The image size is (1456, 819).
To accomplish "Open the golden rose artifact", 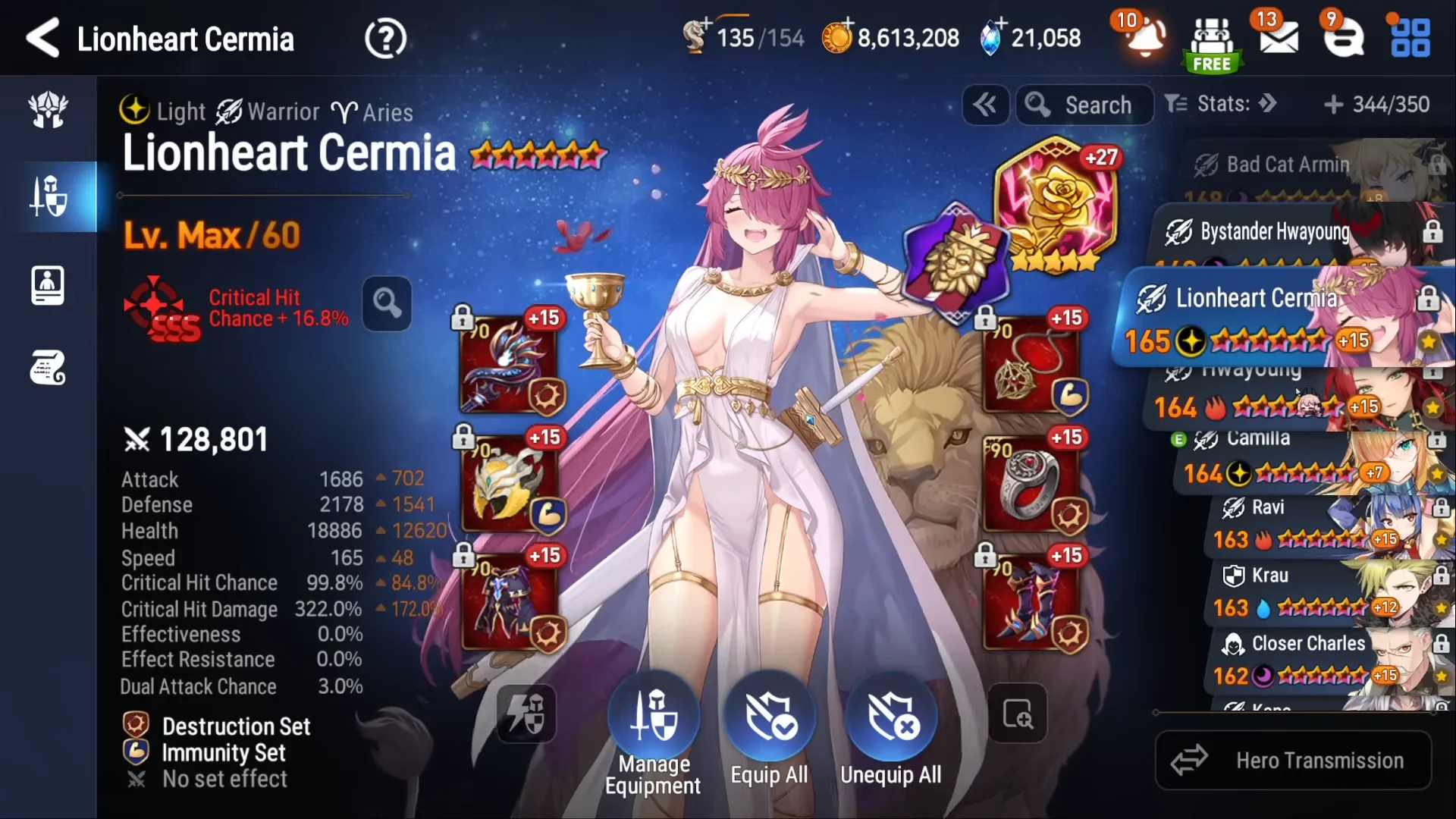I will [1058, 201].
